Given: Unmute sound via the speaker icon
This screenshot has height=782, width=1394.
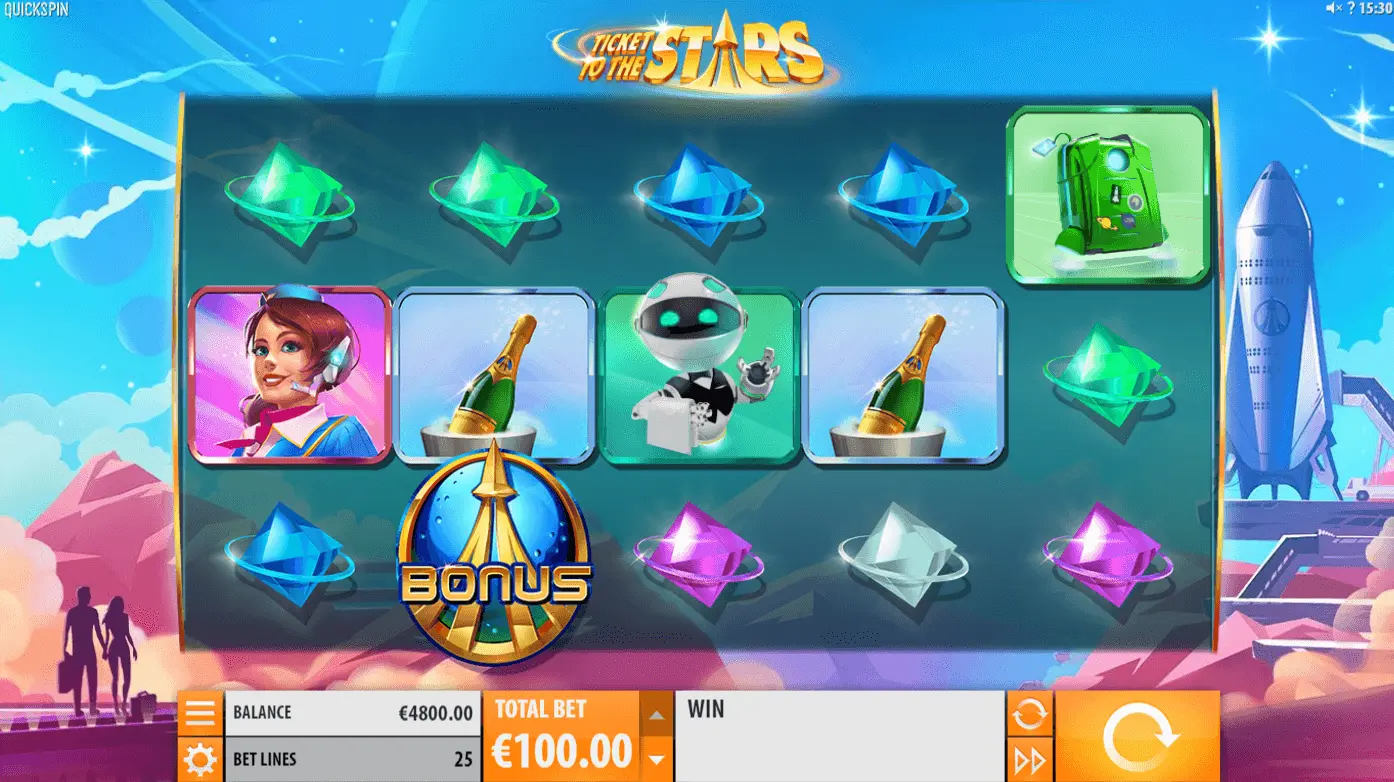Looking at the screenshot, I should [1333, 8].
